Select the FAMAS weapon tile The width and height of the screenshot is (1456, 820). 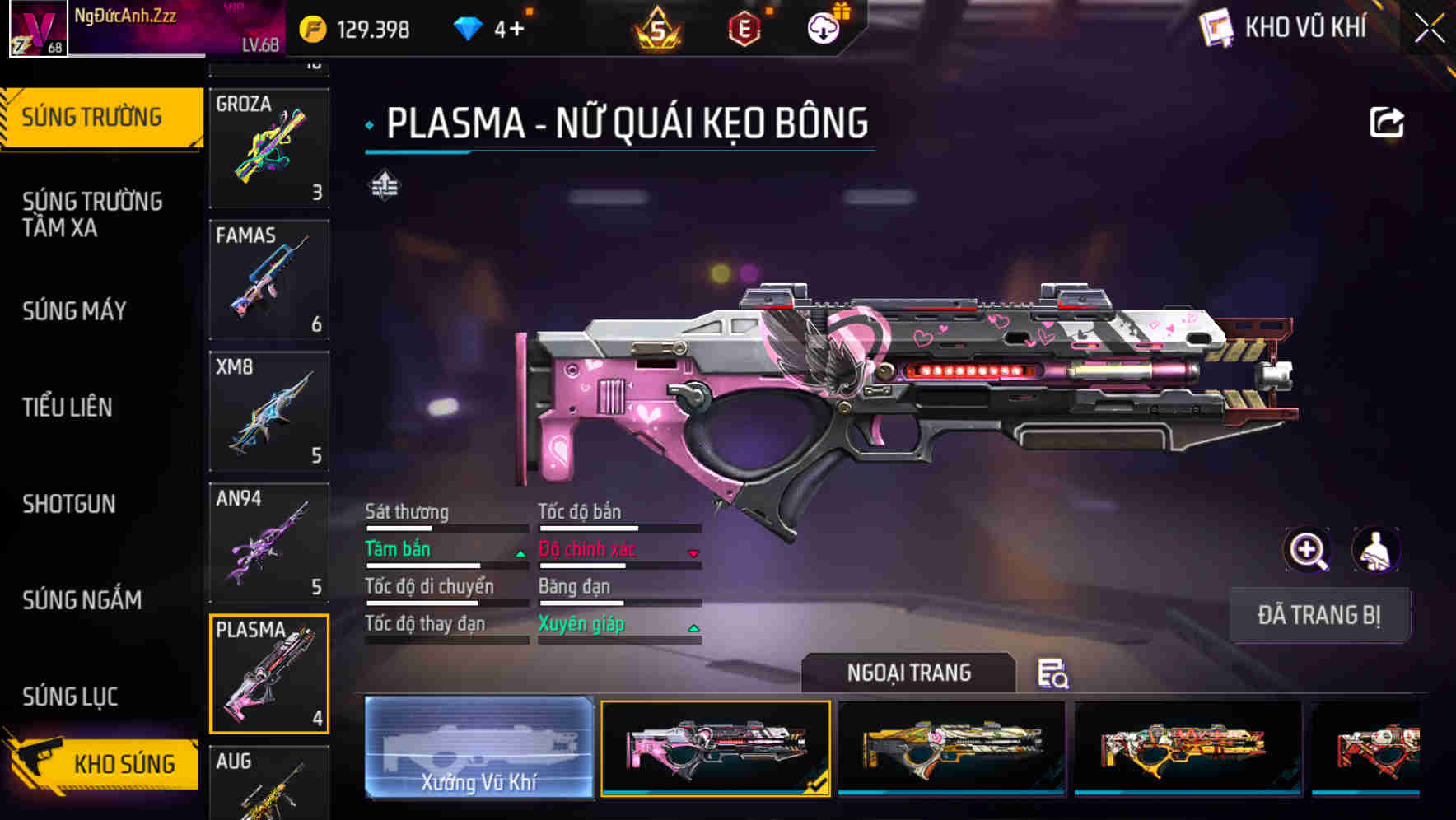pyautogui.click(x=269, y=280)
